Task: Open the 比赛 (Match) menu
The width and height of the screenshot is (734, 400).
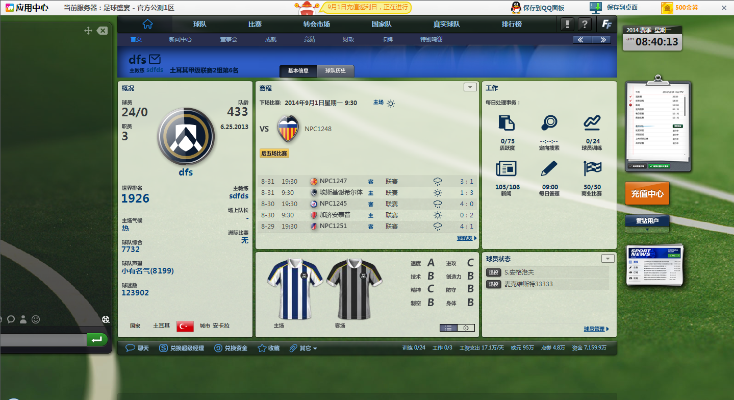Action: [x=255, y=23]
